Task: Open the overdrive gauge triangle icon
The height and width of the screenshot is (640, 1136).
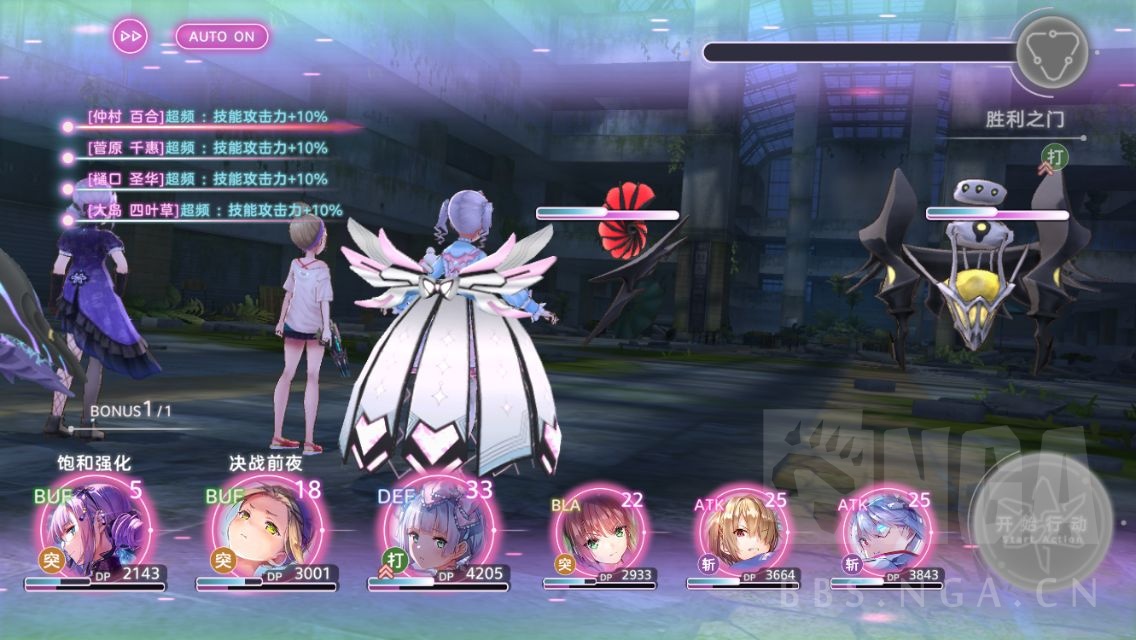Action: tap(1050, 51)
